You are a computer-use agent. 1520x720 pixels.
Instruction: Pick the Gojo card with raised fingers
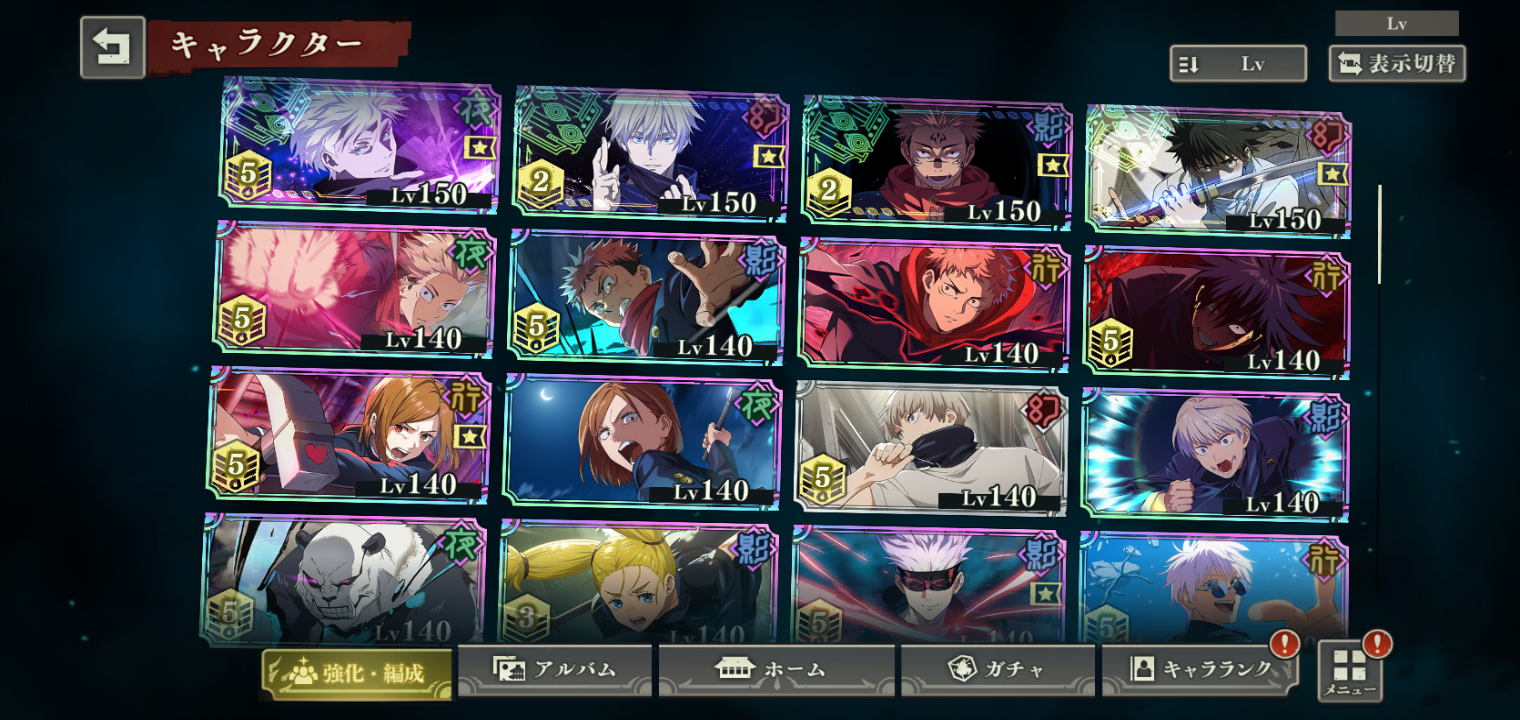pyautogui.click(x=650, y=152)
